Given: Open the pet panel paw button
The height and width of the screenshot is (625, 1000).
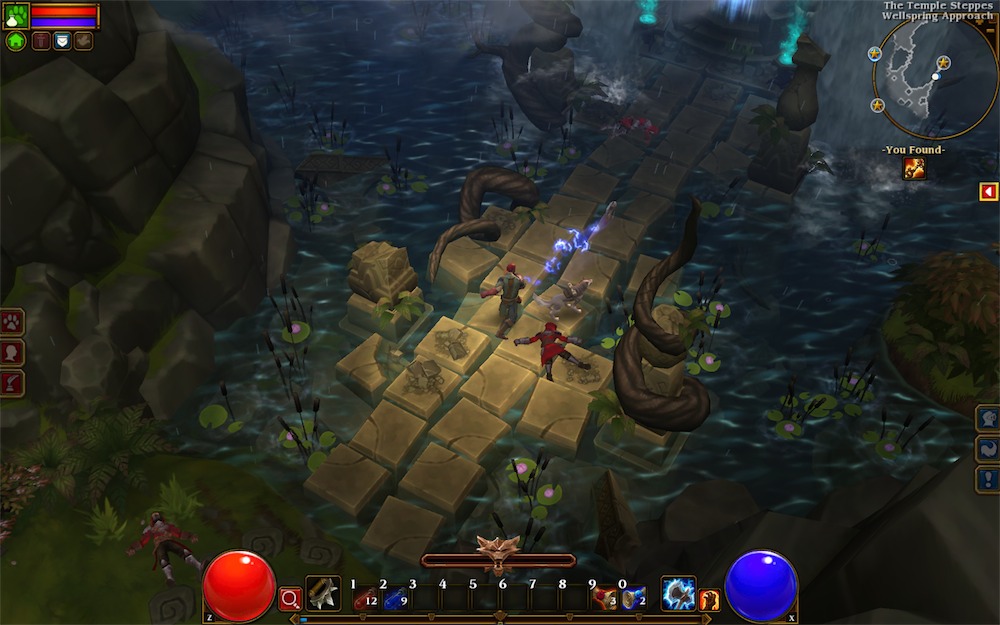Looking at the screenshot, I should [12, 322].
